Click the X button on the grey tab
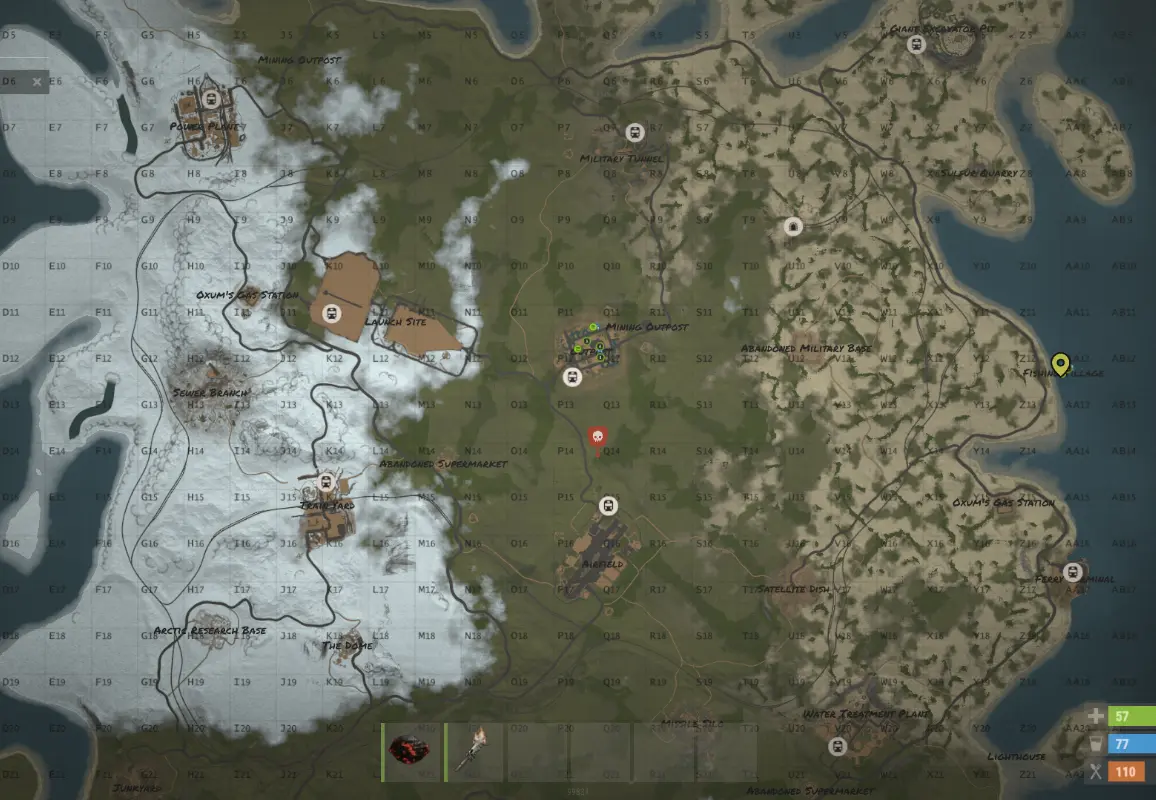Image resolution: width=1156 pixels, height=800 pixels. tap(37, 82)
